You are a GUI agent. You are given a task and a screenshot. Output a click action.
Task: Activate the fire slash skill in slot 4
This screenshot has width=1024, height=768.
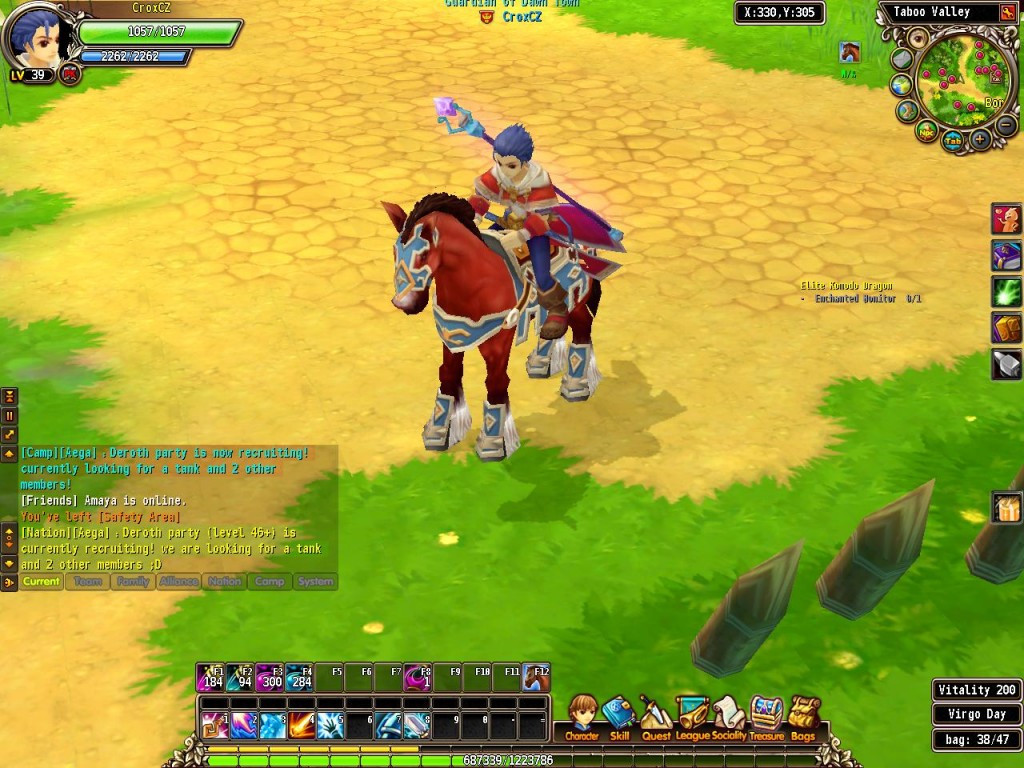pos(302,724)
